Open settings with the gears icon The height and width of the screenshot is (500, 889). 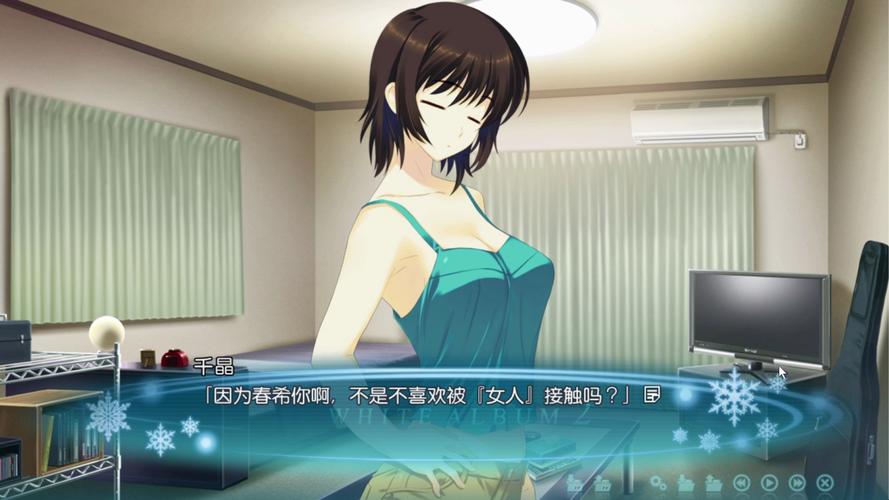658,483
